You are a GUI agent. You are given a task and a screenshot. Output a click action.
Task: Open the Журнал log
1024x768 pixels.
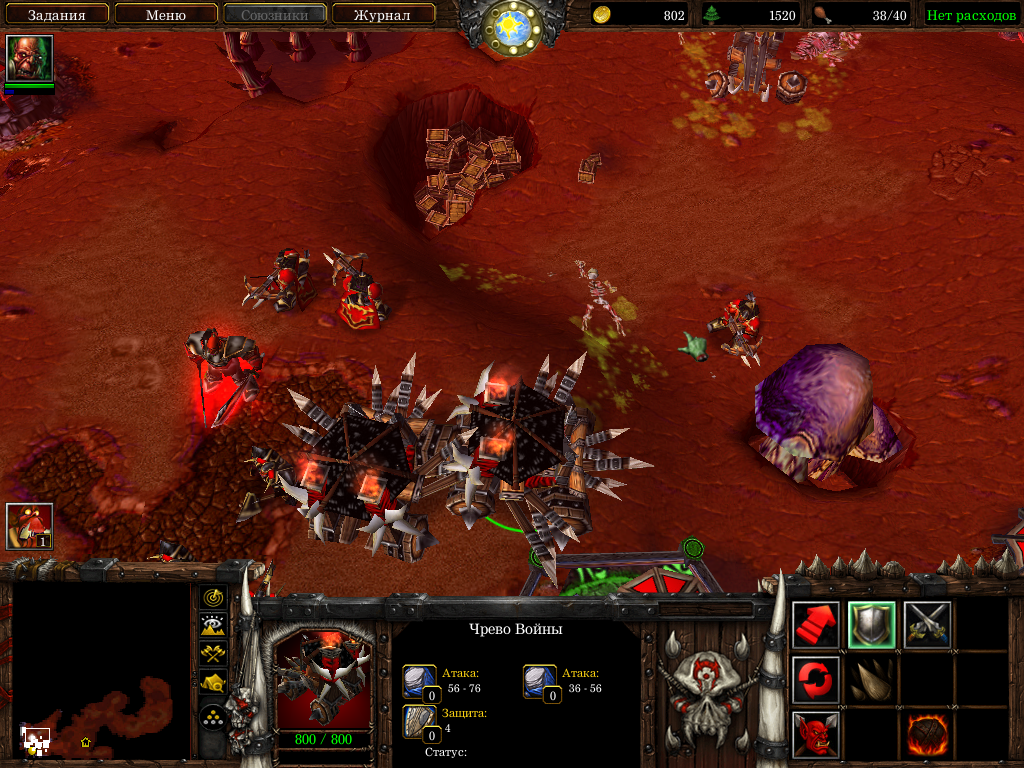pyautogui.click(x=383, y=14)
